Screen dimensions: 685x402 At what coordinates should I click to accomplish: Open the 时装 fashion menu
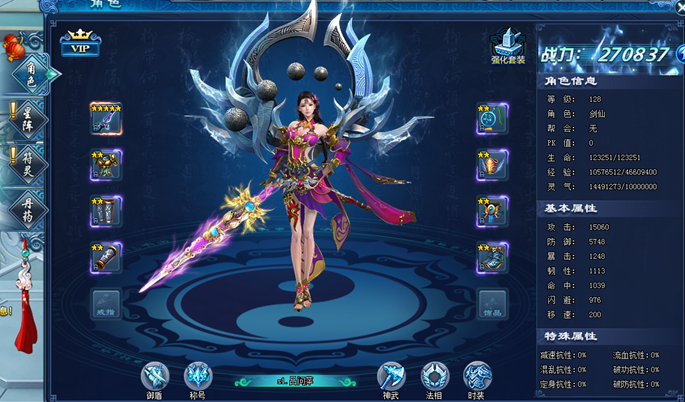[477, 377]
